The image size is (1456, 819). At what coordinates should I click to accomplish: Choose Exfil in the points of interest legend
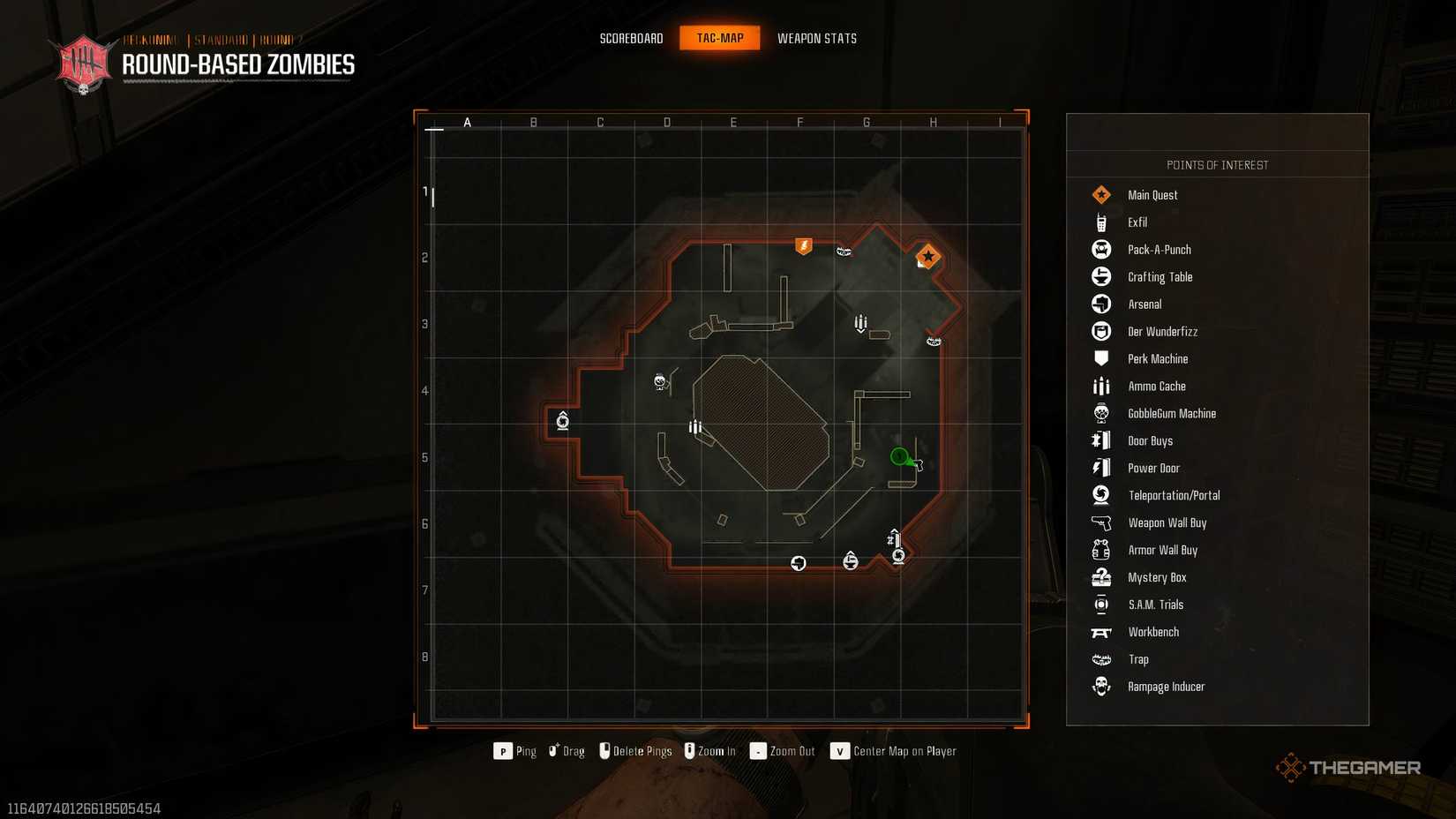(x=1137, y=222)
